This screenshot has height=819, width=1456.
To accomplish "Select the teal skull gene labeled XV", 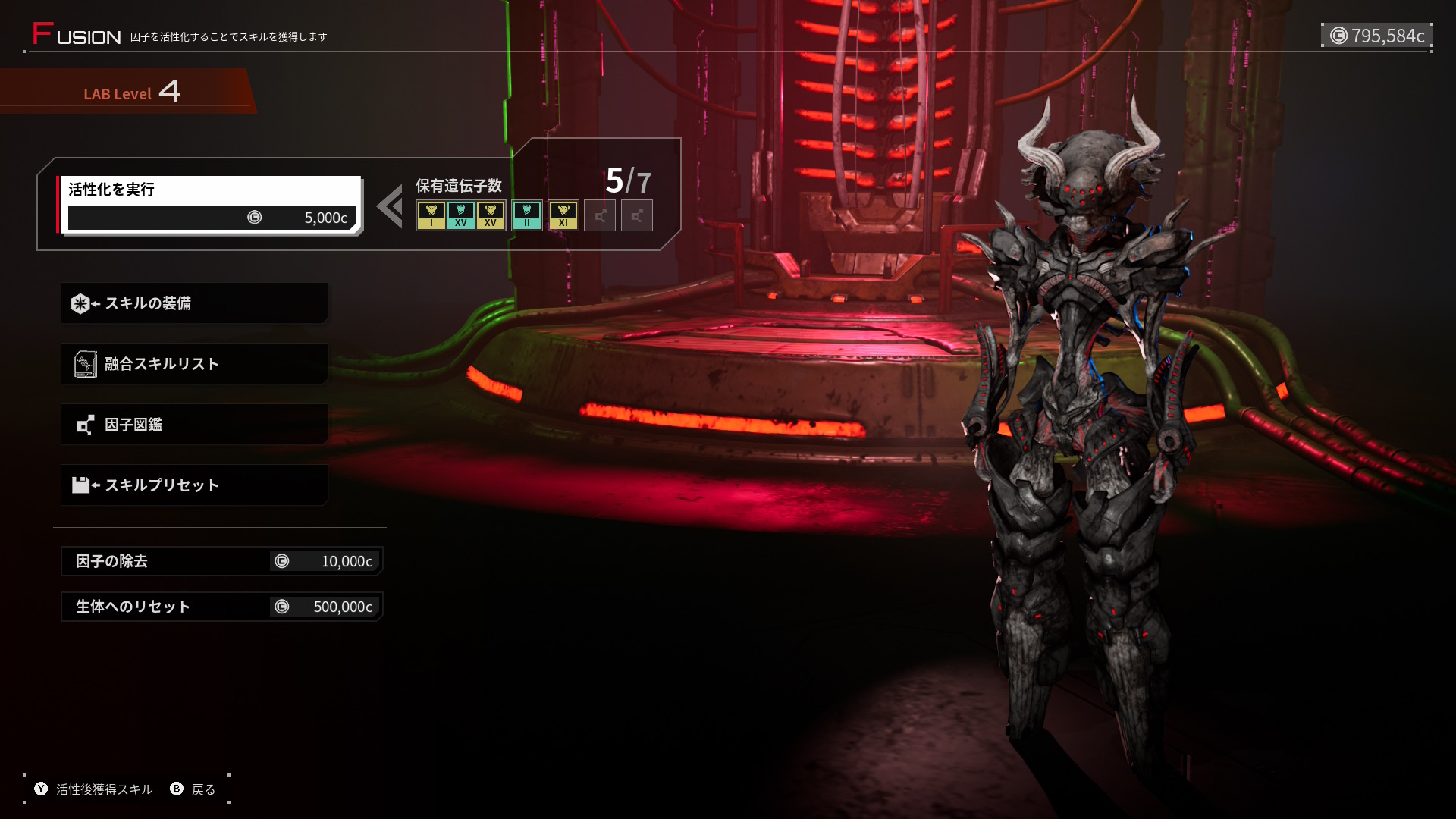I will (460, 215).
